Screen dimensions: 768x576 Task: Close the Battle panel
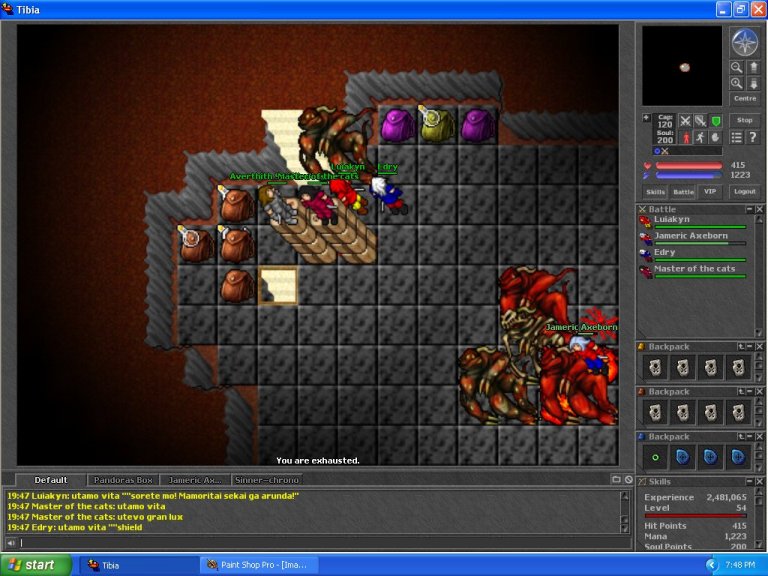pyautogui.click(x=758, y=209)
